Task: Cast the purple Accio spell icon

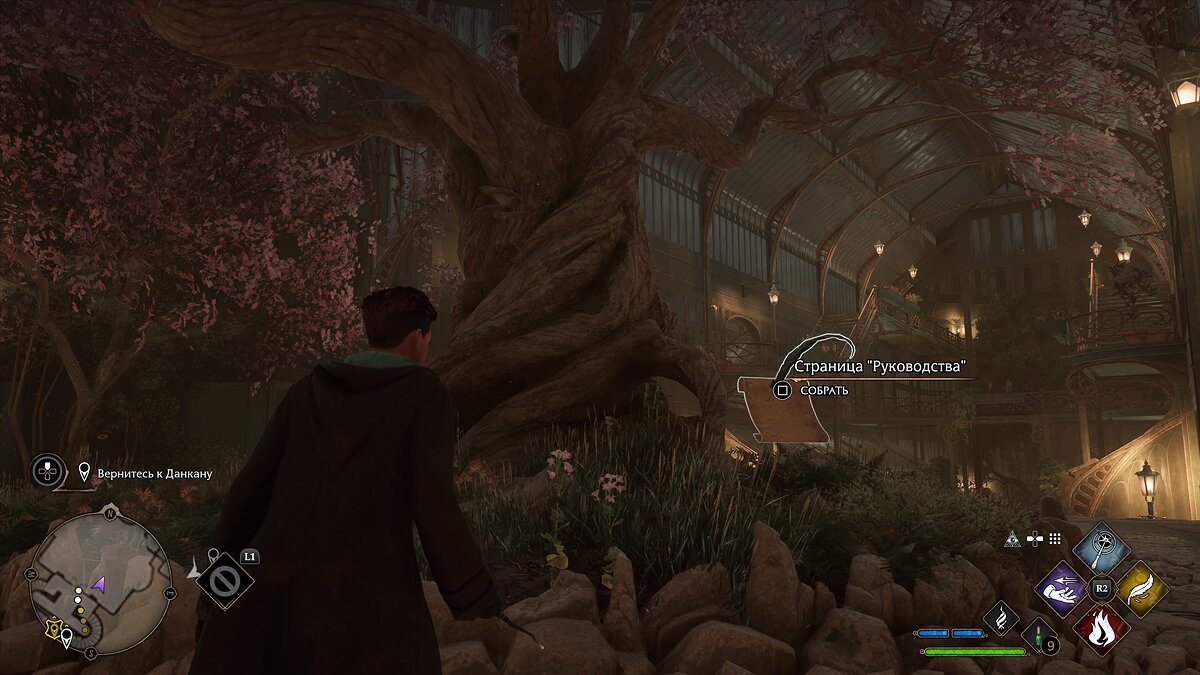Action: click(x=1062, y=589)
